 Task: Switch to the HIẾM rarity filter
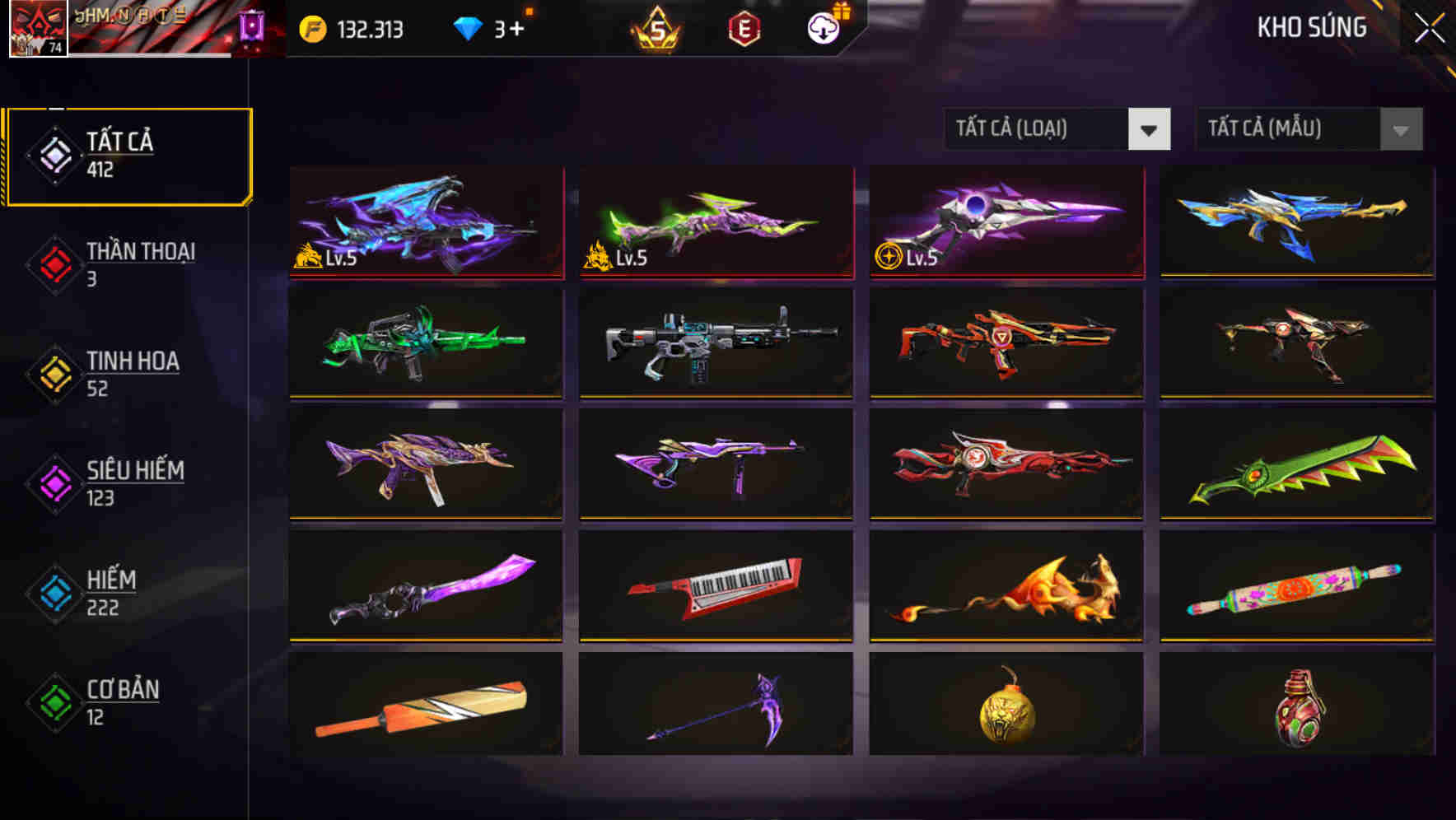[108, 593]
